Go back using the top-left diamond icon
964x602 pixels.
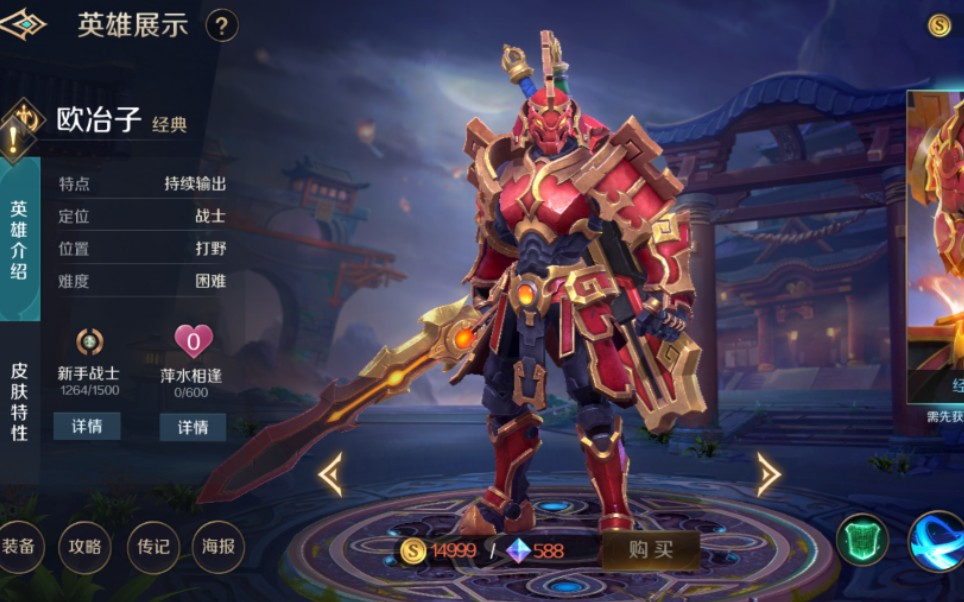coord(22,24)
